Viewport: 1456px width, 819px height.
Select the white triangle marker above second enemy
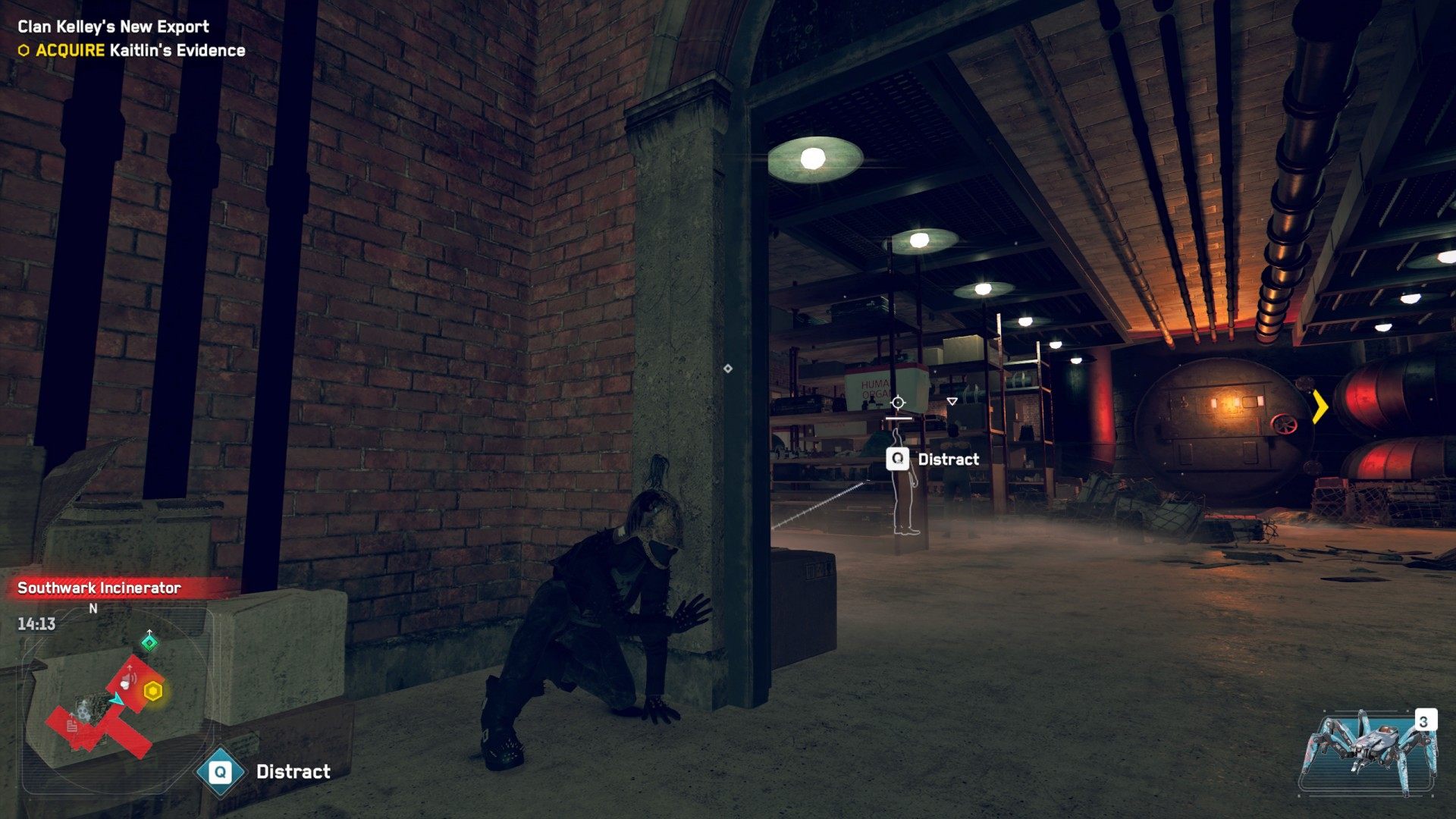coord(952,401)
